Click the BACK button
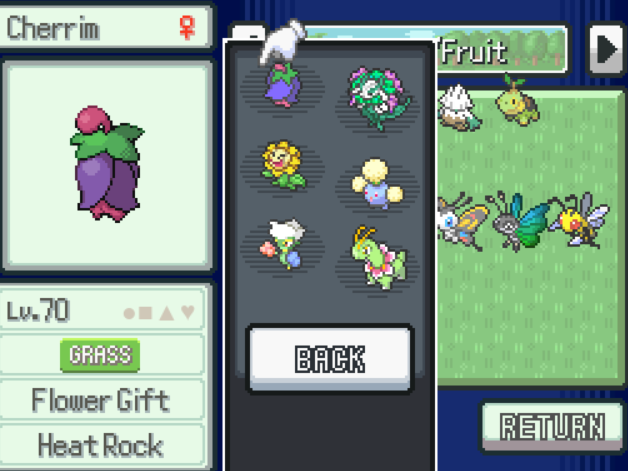 coord(329,359)
